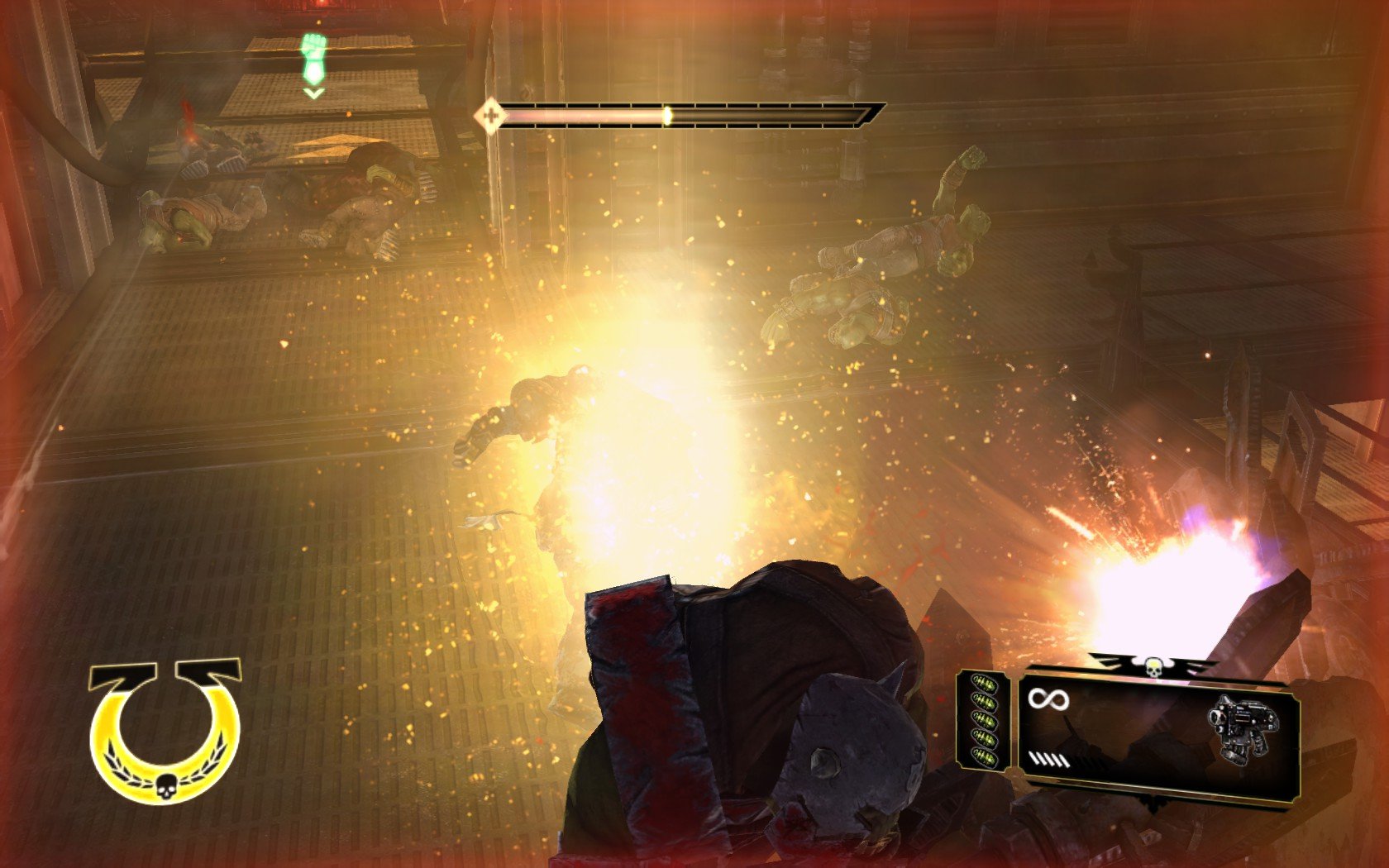Viewport: 1389px width, 868px height.
Task: Click the cross emblem beside the health bar
Action: [490, 116]
